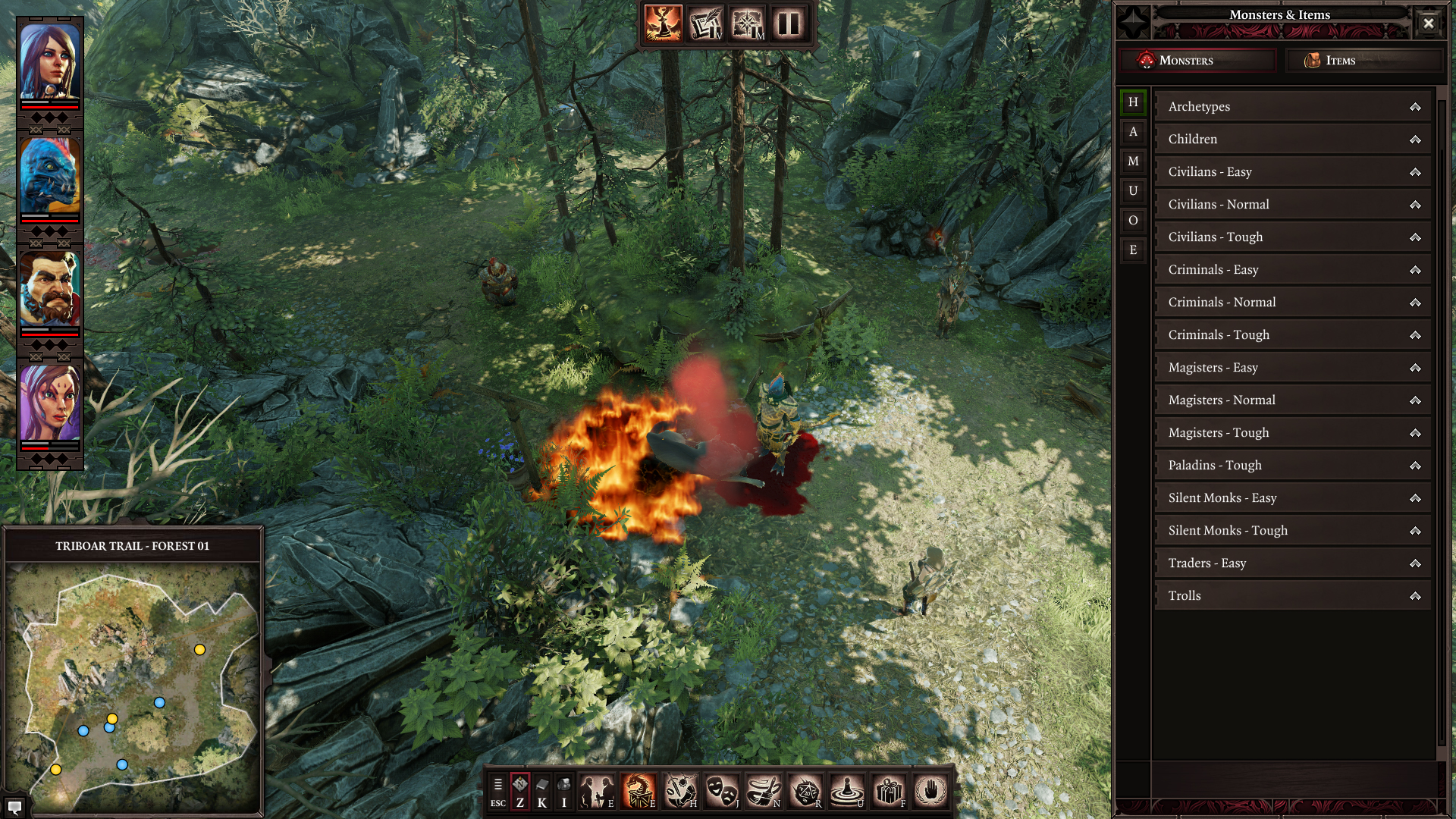The image size is (1456, 819).
Task: Expand the Paladins - Tough category
Action: [1292, 466]
